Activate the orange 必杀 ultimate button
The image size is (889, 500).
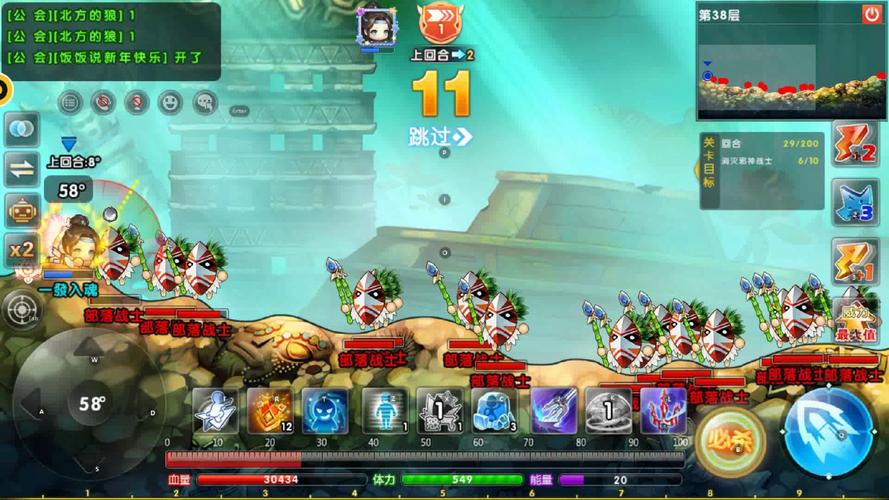pyautogui.click(x=731, y=438)
